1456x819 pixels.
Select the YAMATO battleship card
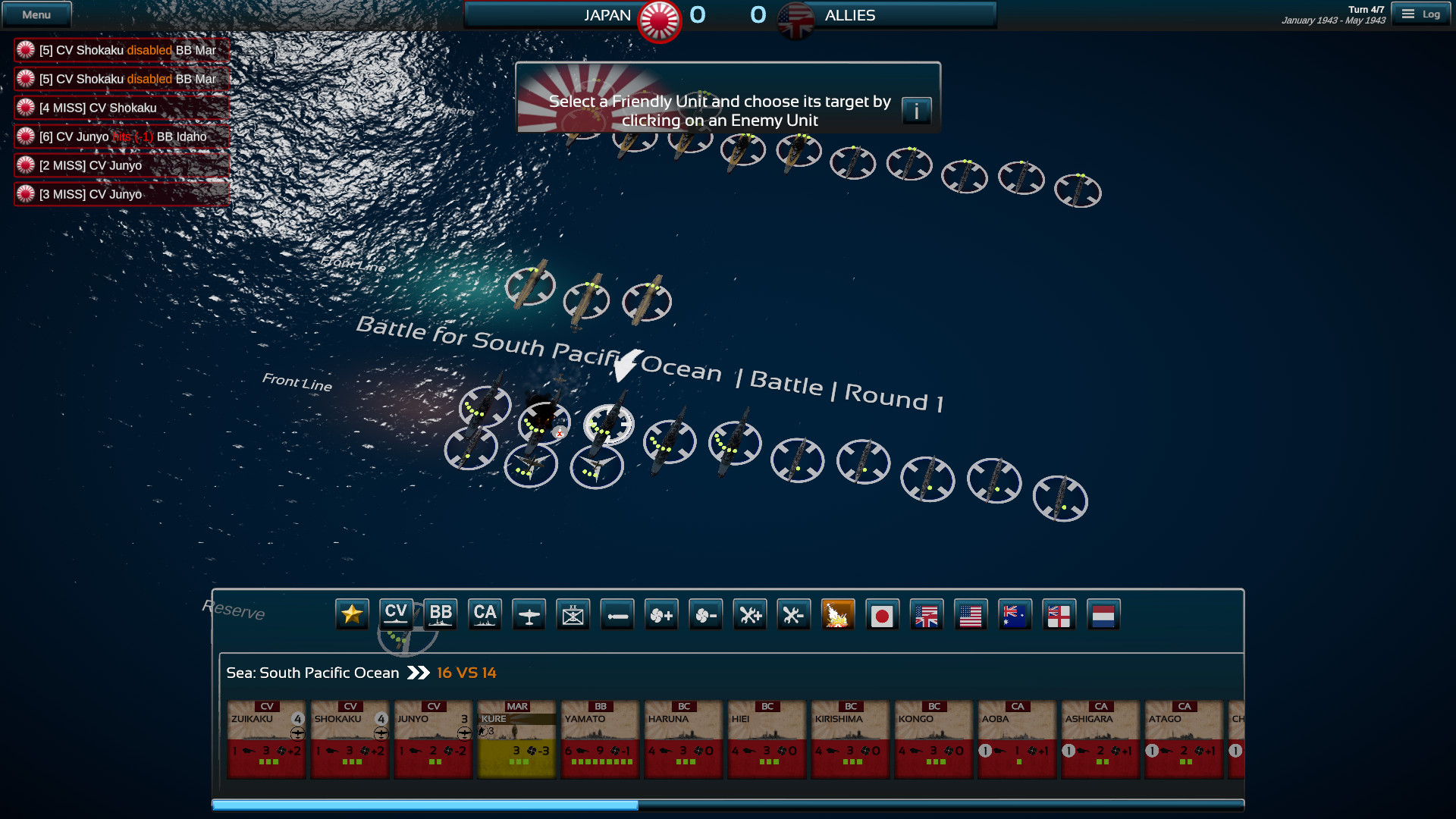(599, 739)
